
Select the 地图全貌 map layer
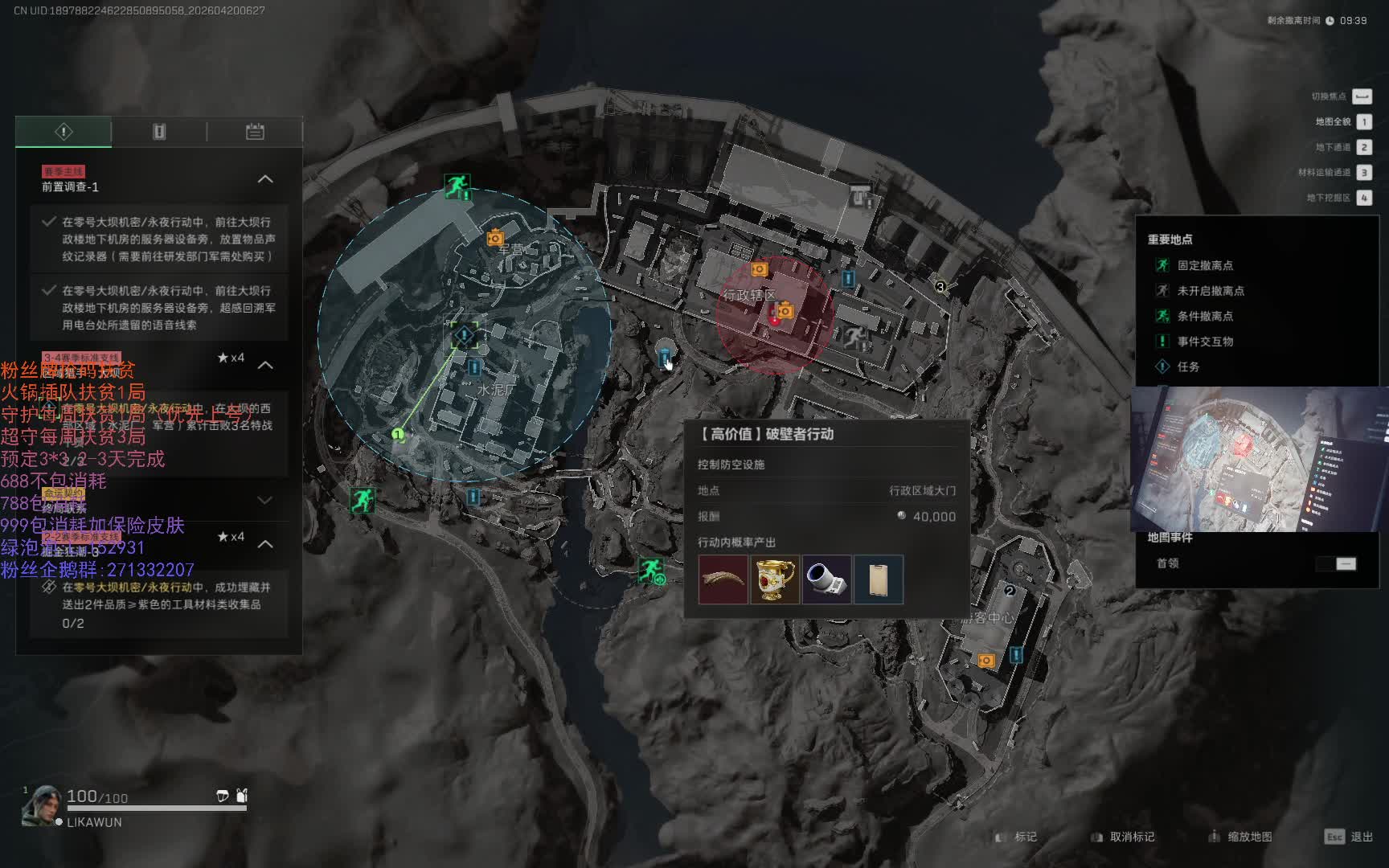pyautogui.click(x=1363, y=122)
